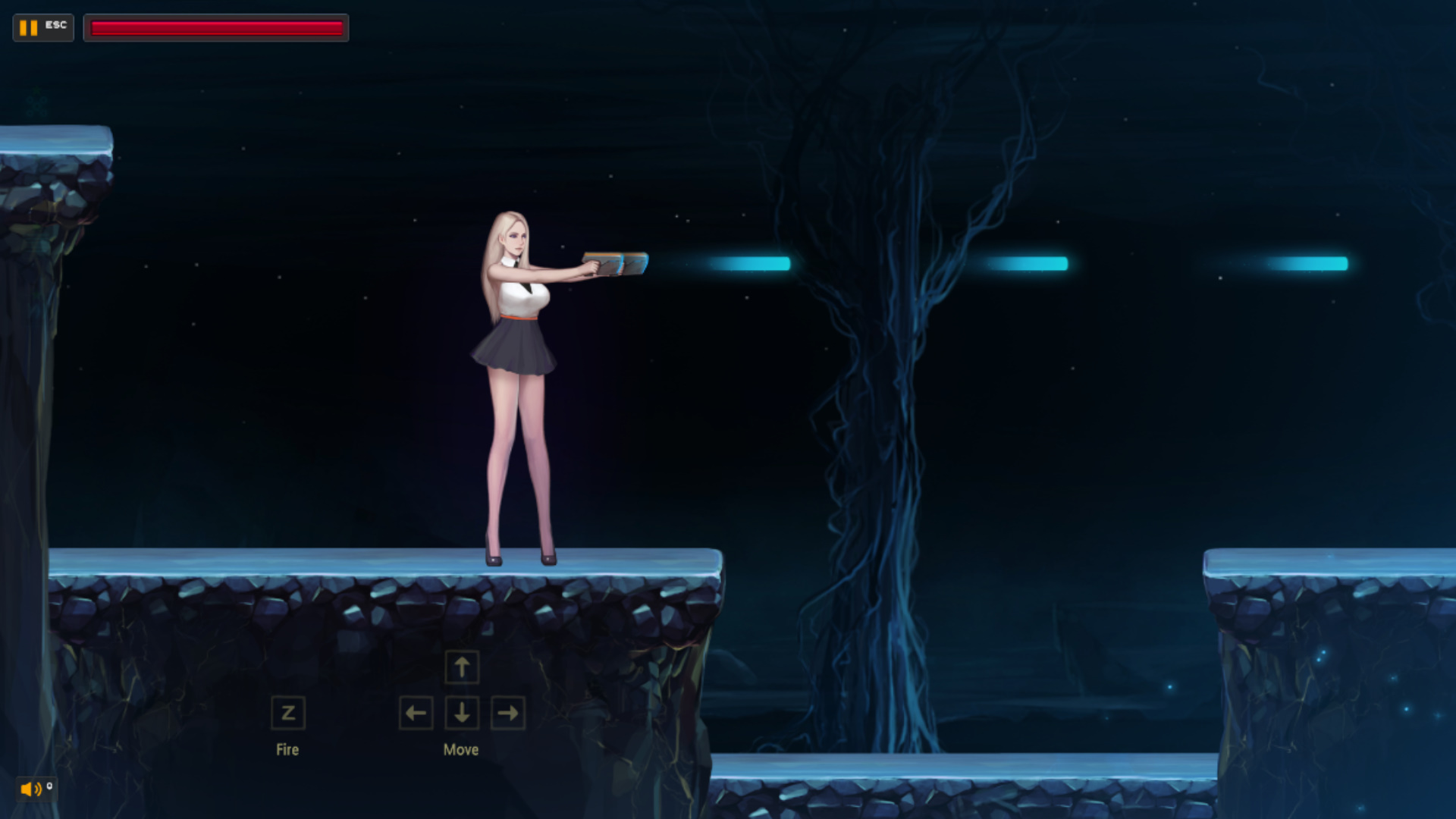Toggle sound with the speaker icon

[x=31, y=789]
